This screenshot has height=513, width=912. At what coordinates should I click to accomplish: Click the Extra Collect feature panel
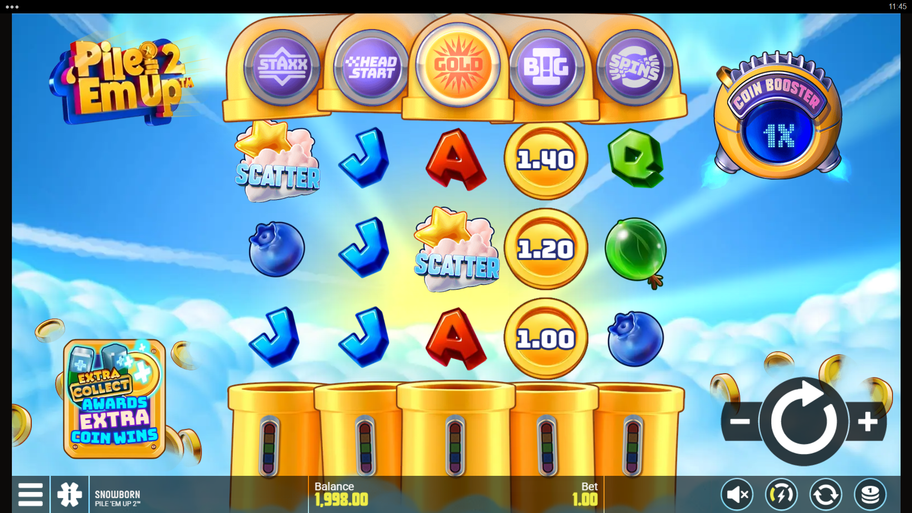[114, 399]
